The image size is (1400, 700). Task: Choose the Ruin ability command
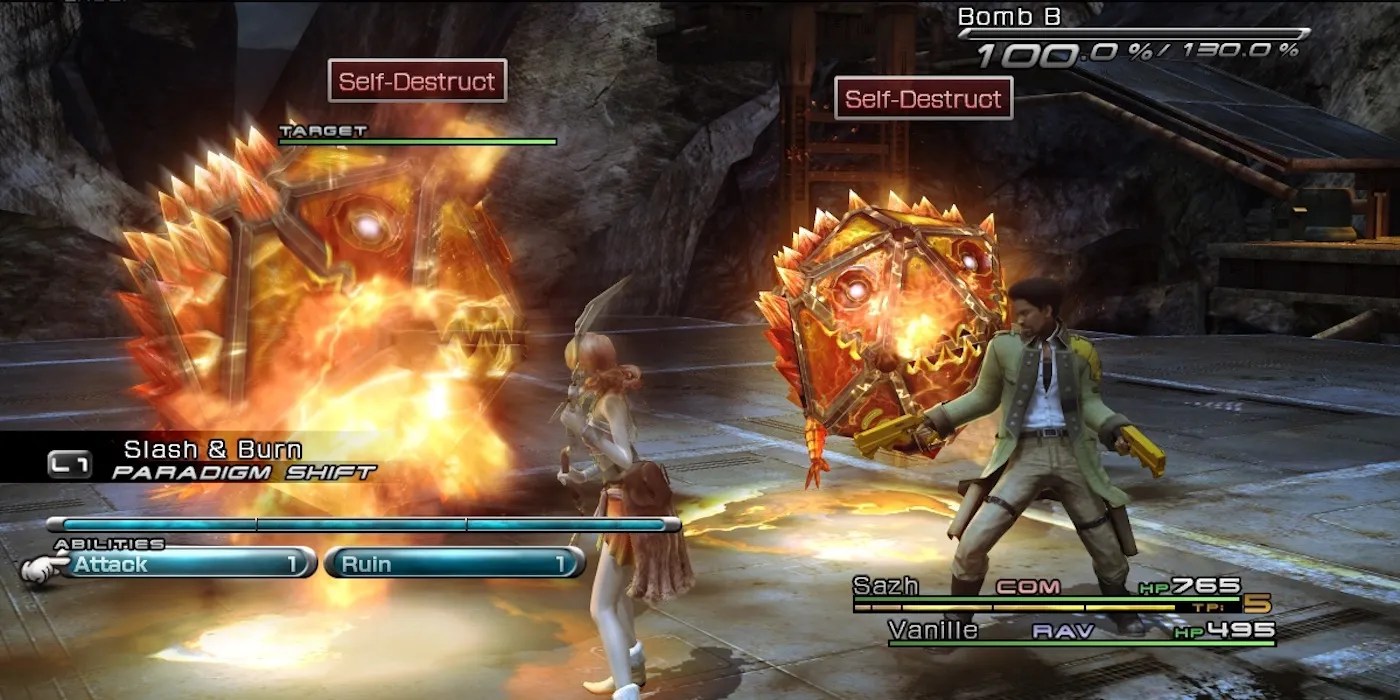pos(453,564)
